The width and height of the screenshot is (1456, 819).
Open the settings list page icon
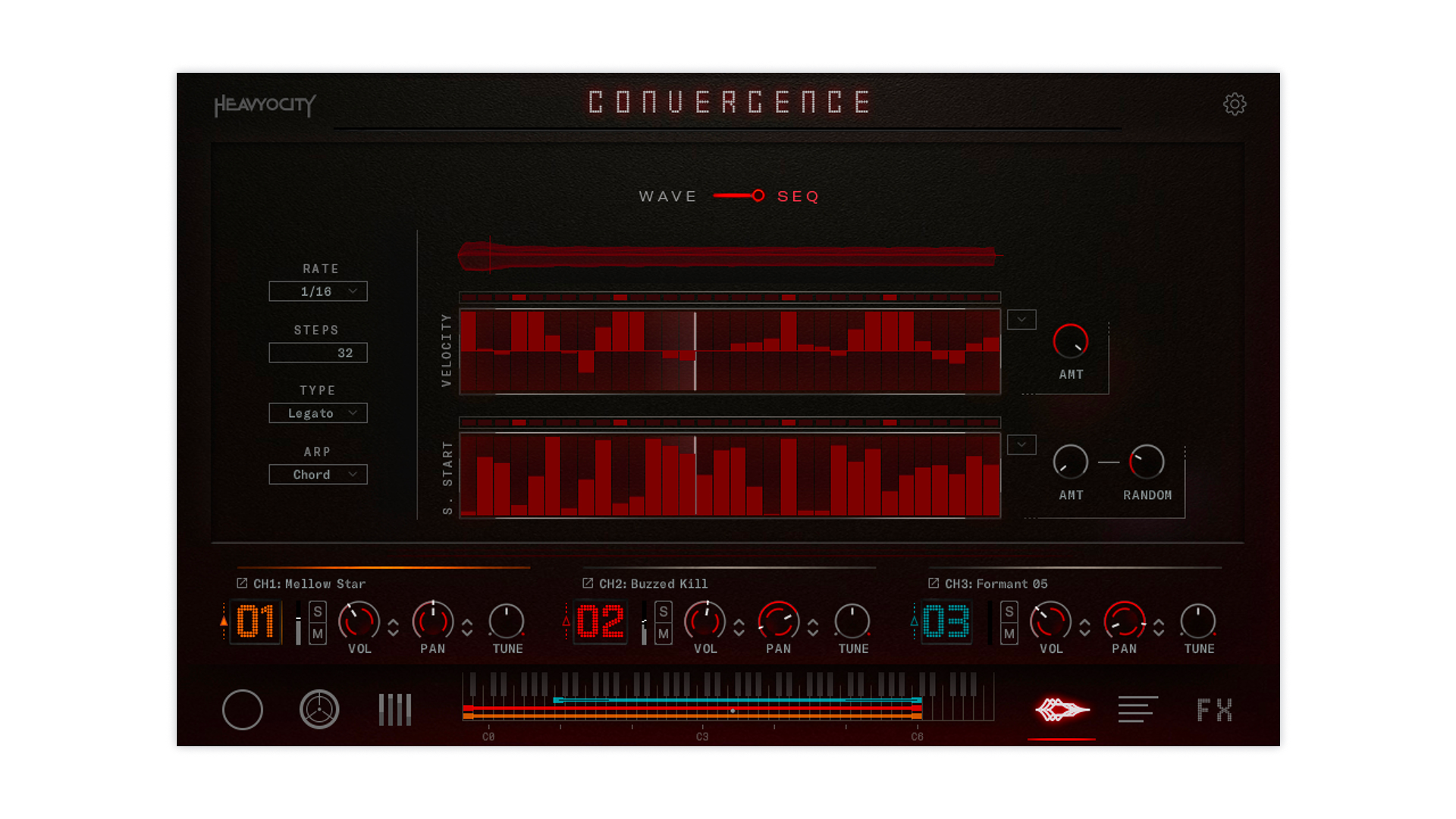[x=1137, y=710]
